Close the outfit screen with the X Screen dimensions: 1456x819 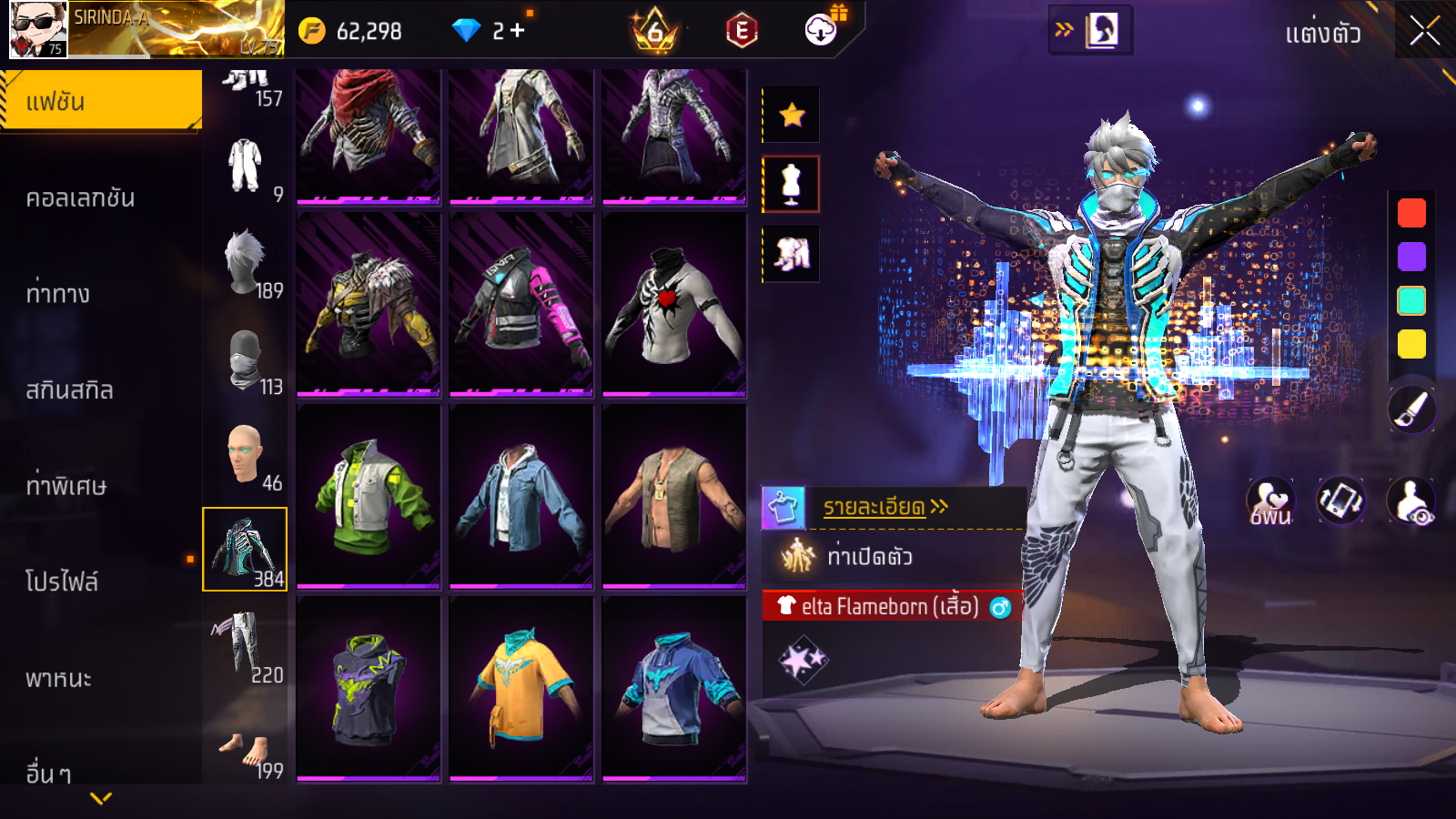point(1424,32)
